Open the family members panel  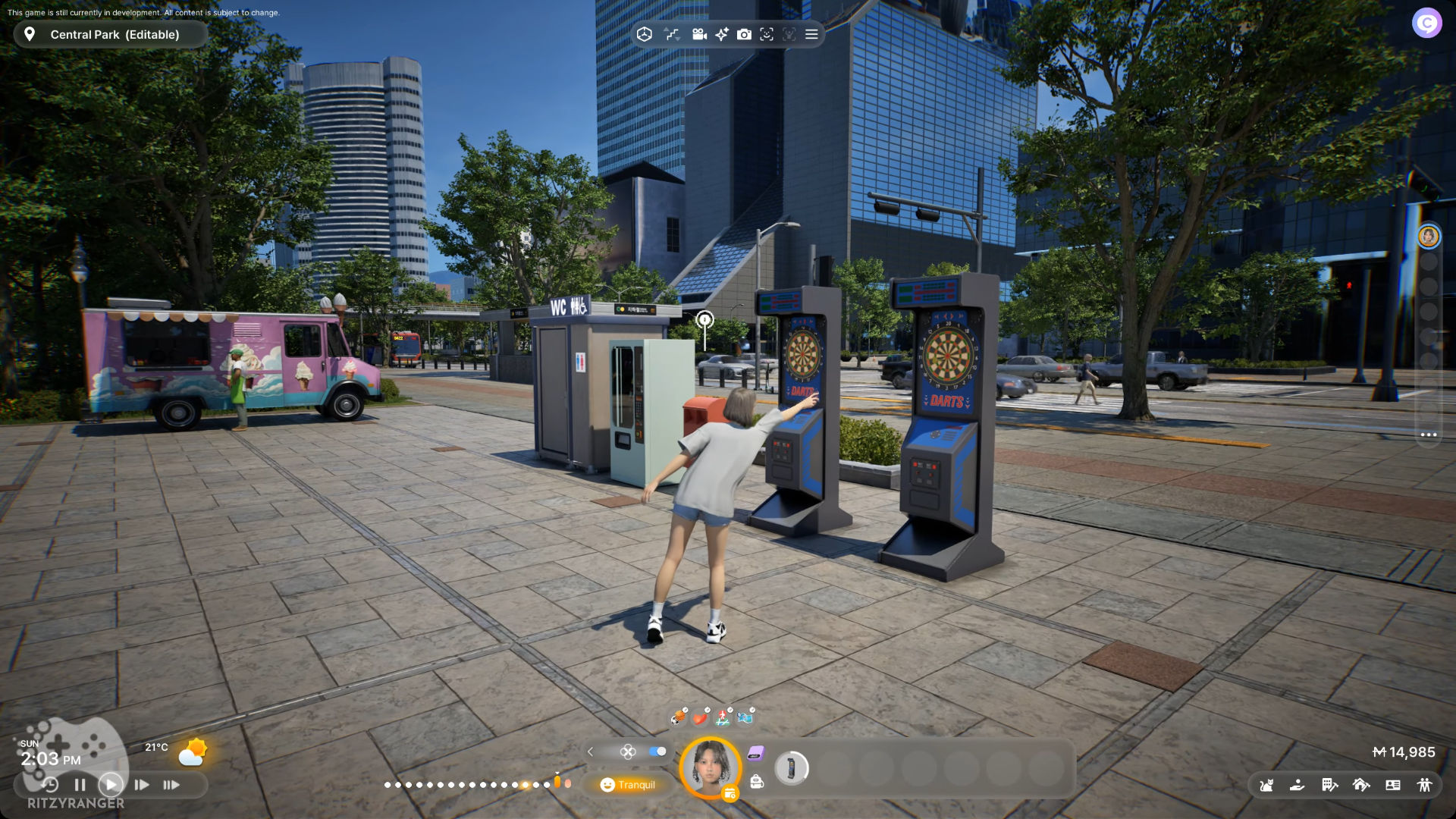click(1424, 785)
